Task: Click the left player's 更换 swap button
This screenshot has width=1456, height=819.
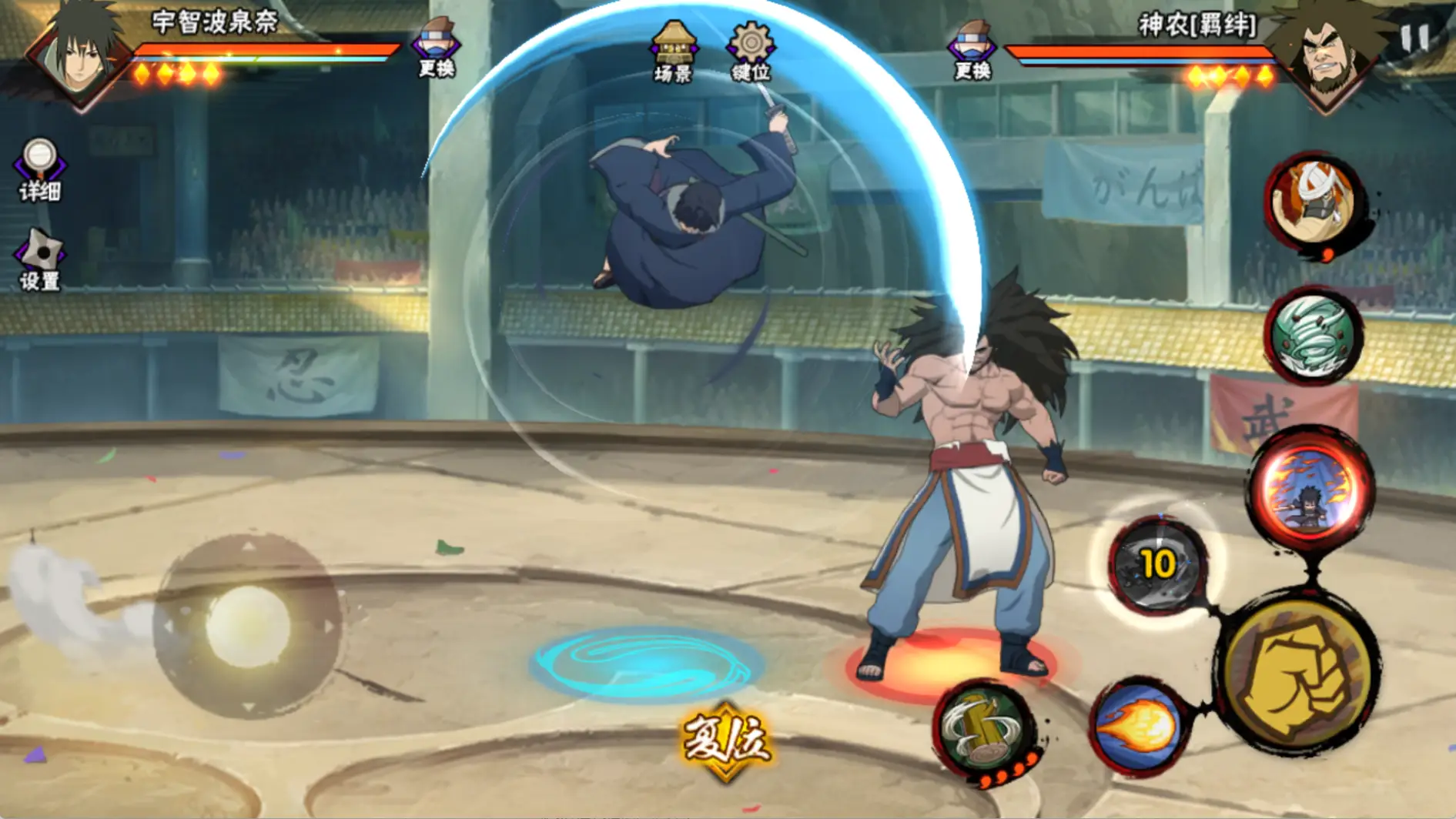Action: pos(436,48)
